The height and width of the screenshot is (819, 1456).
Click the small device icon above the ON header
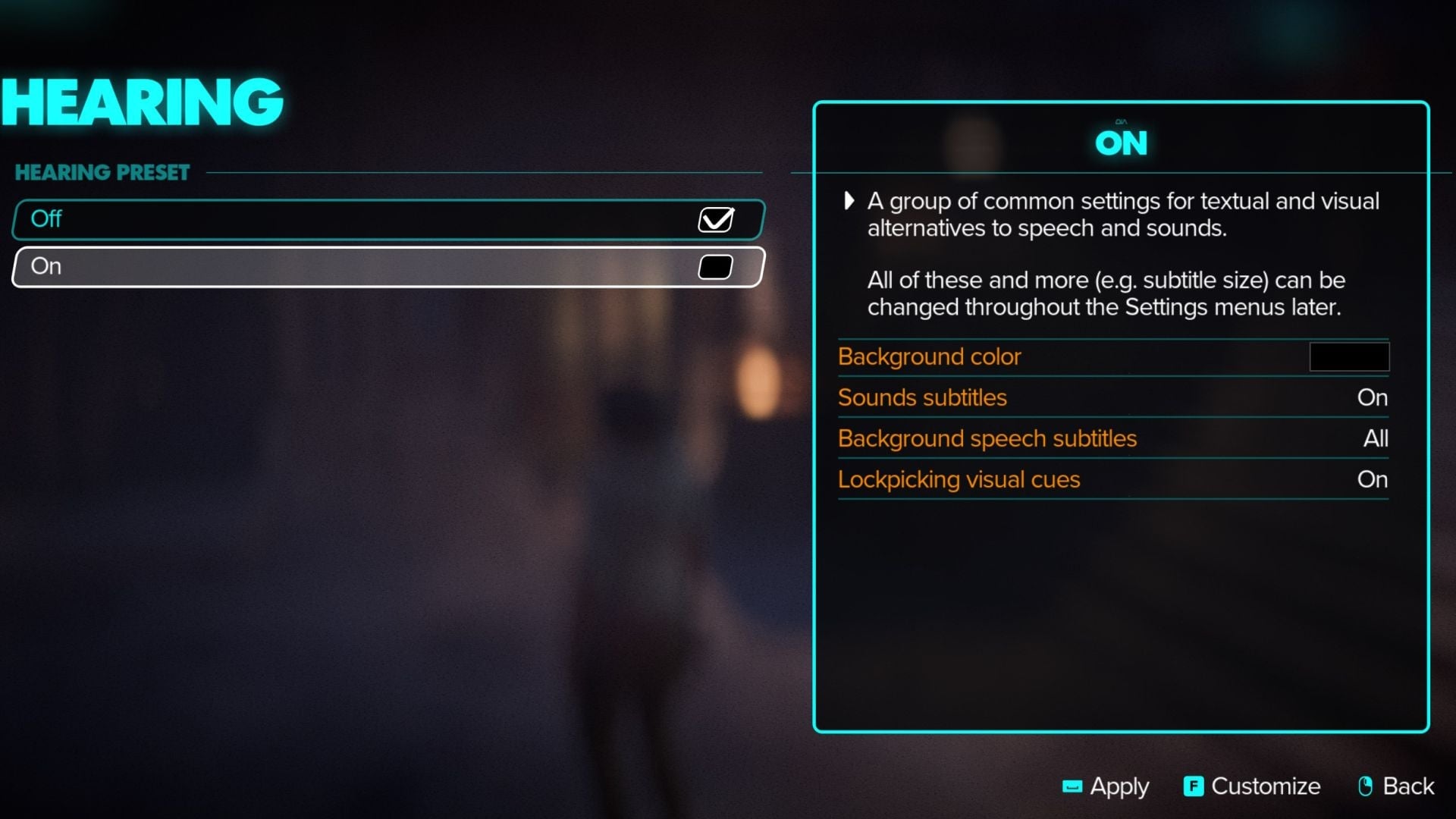1122,120
